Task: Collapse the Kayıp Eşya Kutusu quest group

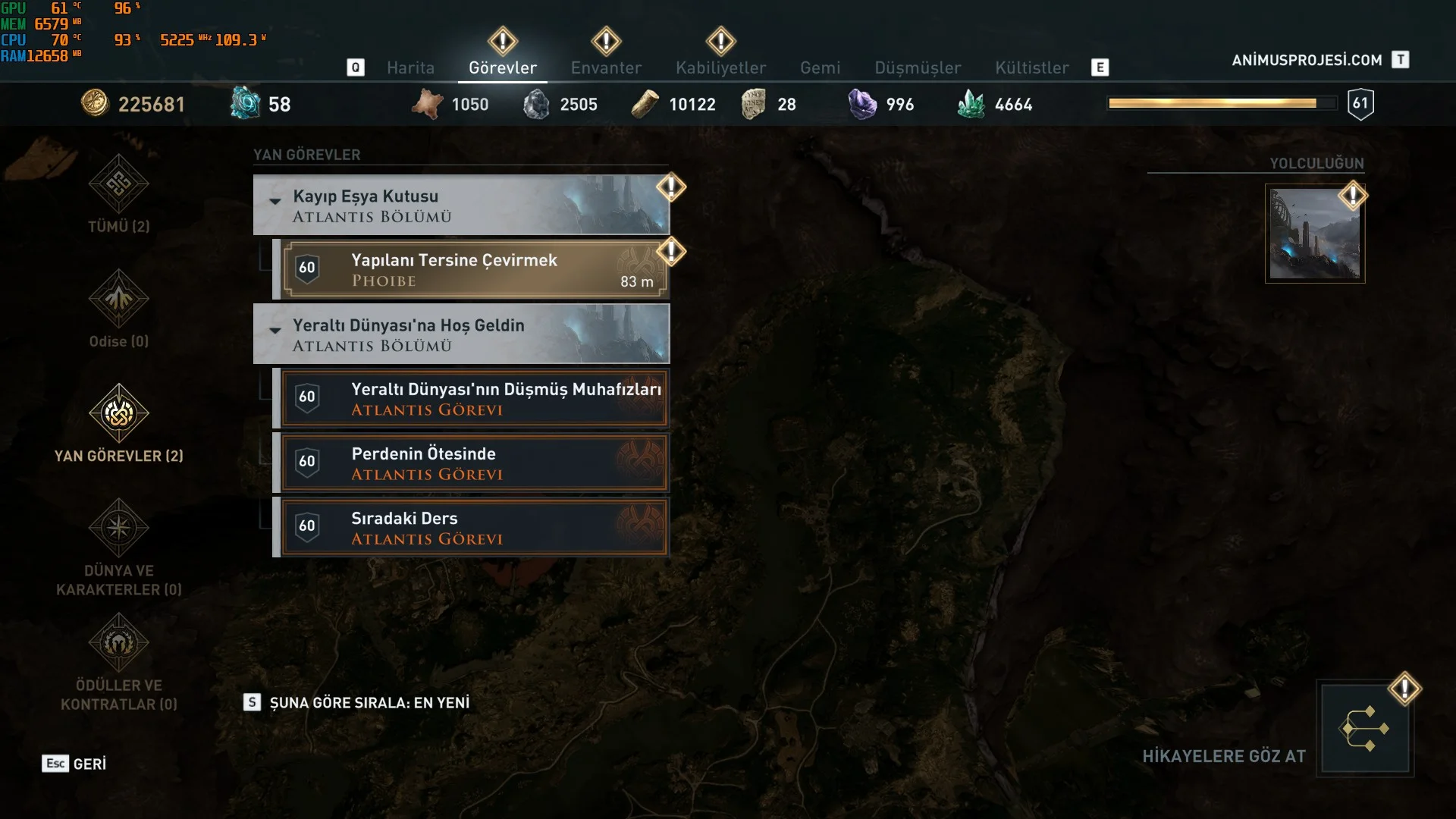Action: (x=275, y=201)
